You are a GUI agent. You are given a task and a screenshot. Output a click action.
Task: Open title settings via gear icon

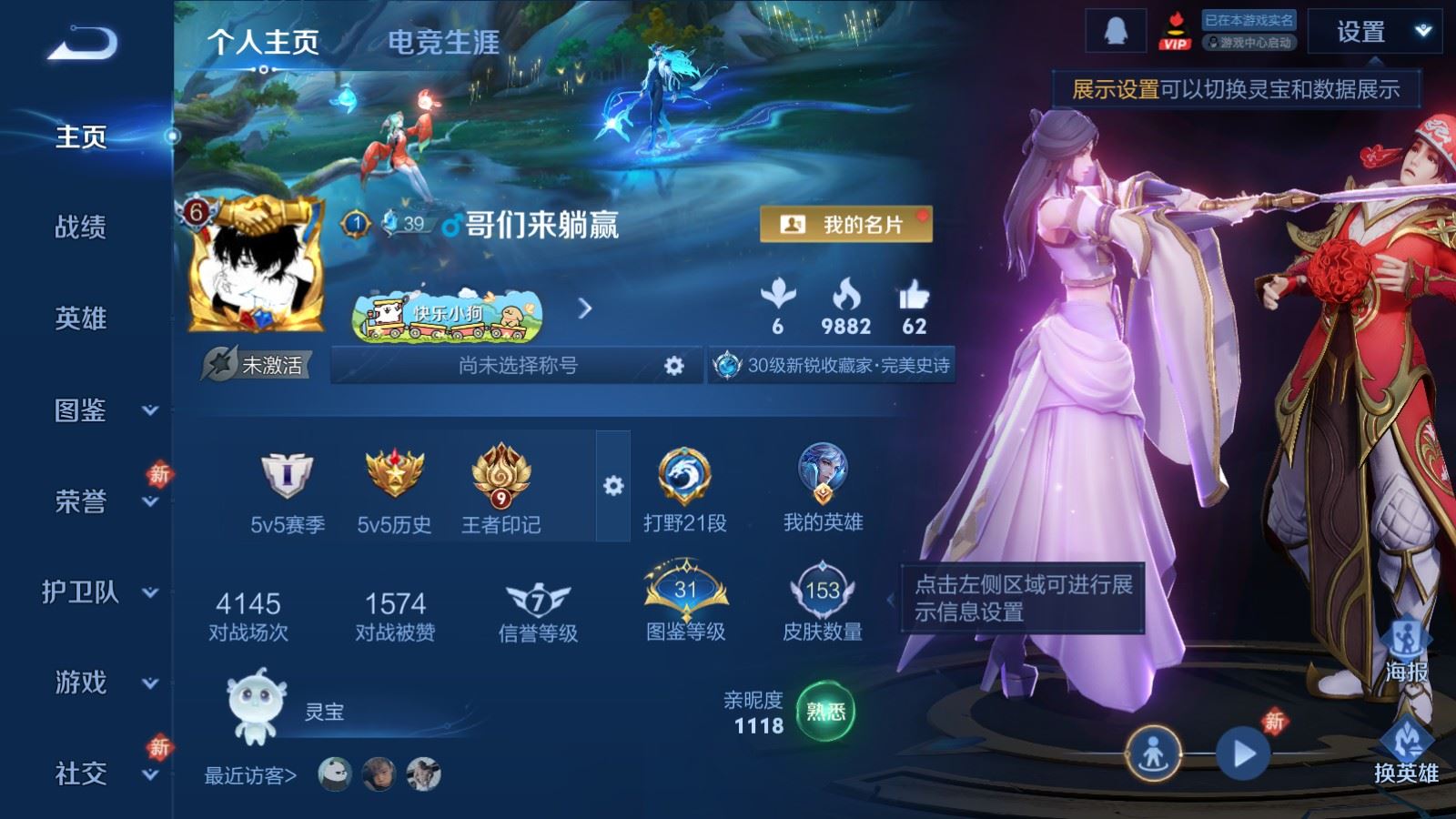pyautogui.click(x=674, y=365)
